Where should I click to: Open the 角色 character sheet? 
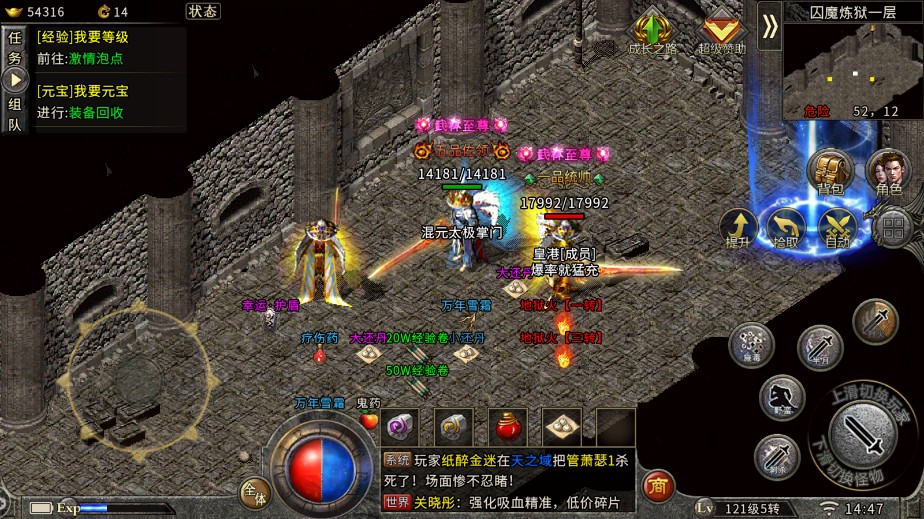click(888, 171)
